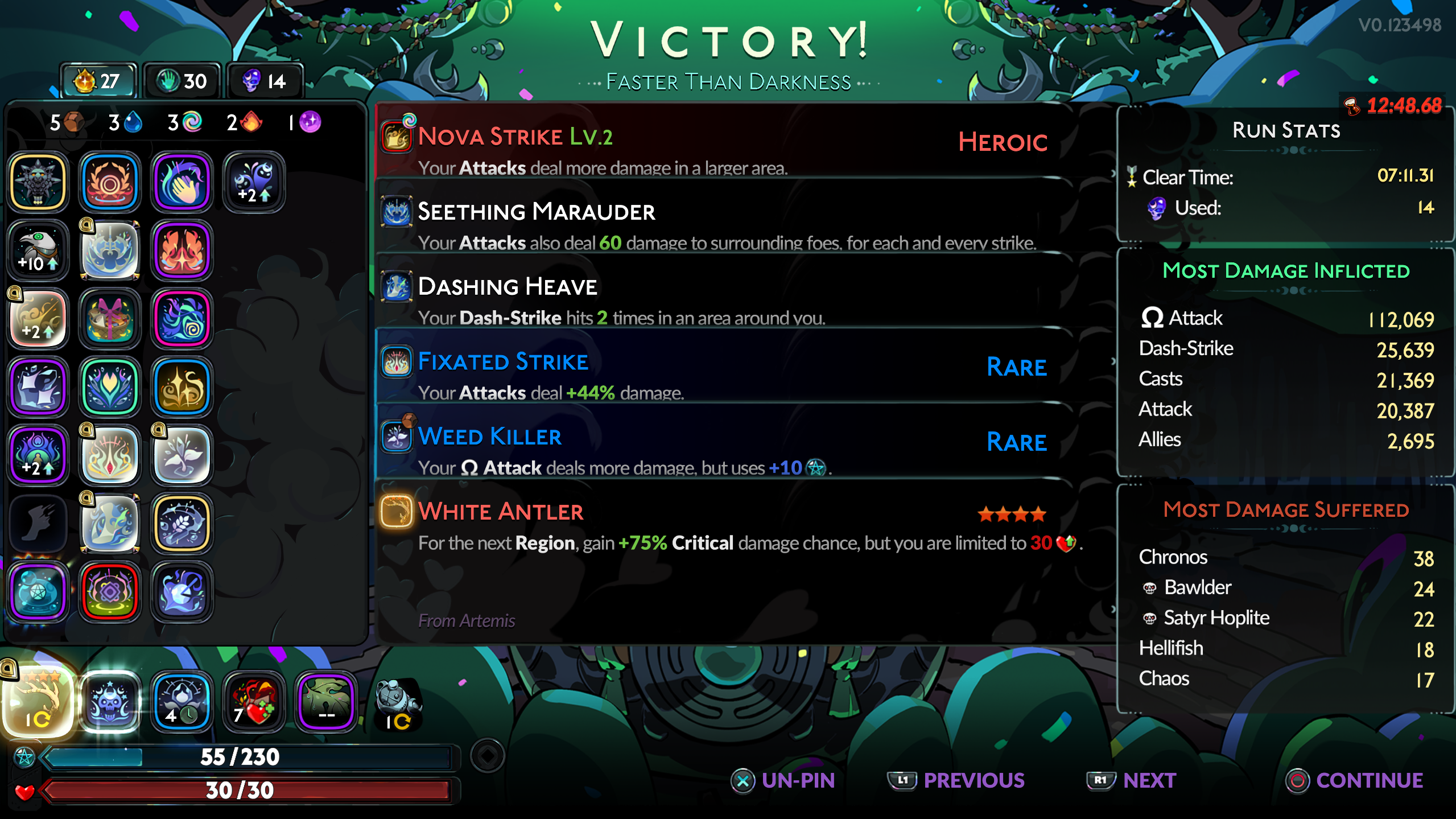Click the golden trophy counter showing 27
The width and height of the screenshot is (1456, 819).
(x=98, y=80)
